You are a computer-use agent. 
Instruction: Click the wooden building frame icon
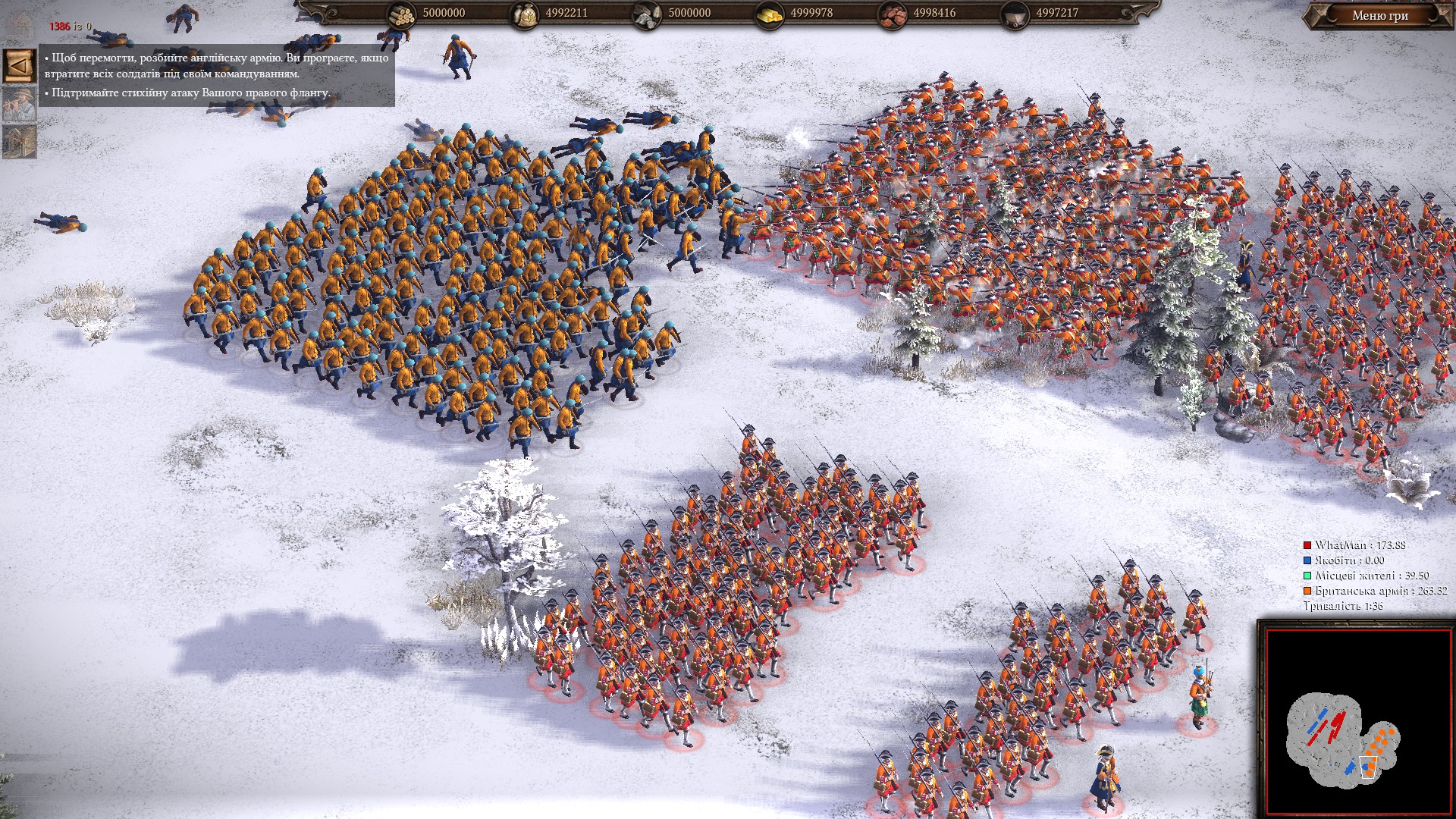(19, 141)
